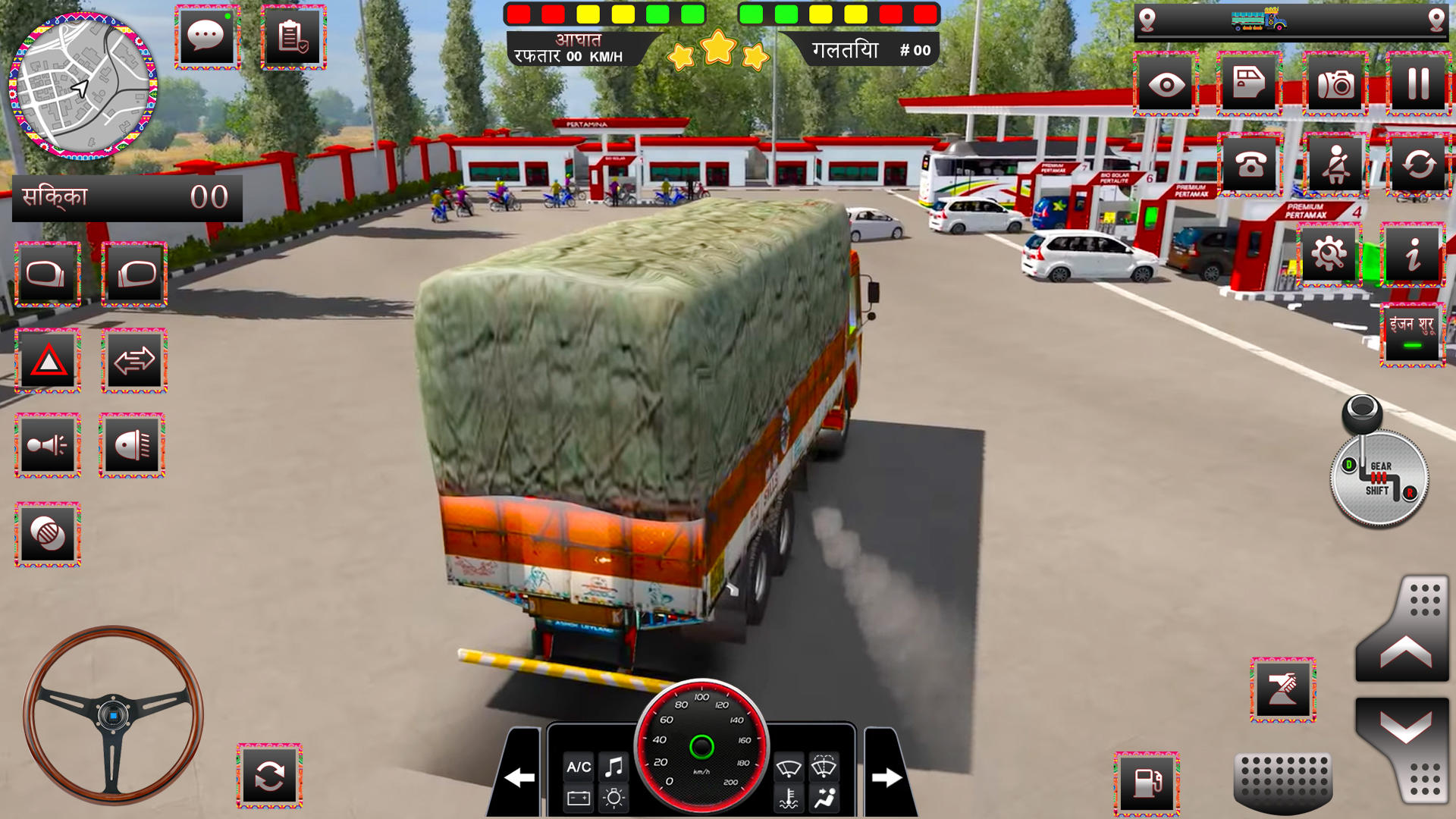The height and width of the screenshot is (819, 1456).
Task: Toggle the A/C on the dashboard
Action: click(579, 767)
